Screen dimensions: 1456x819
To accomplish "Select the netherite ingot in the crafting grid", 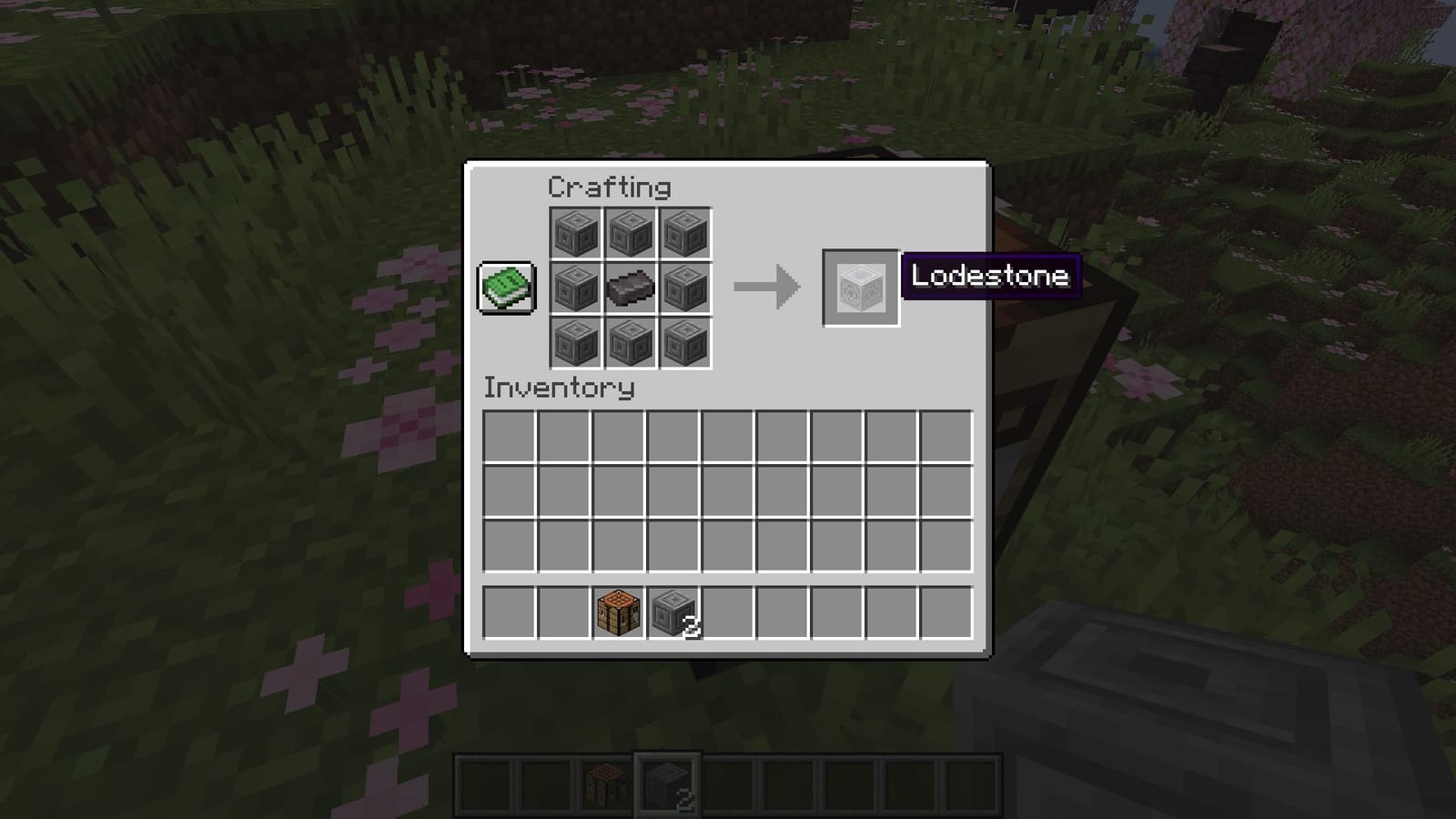I will point(631,288).
